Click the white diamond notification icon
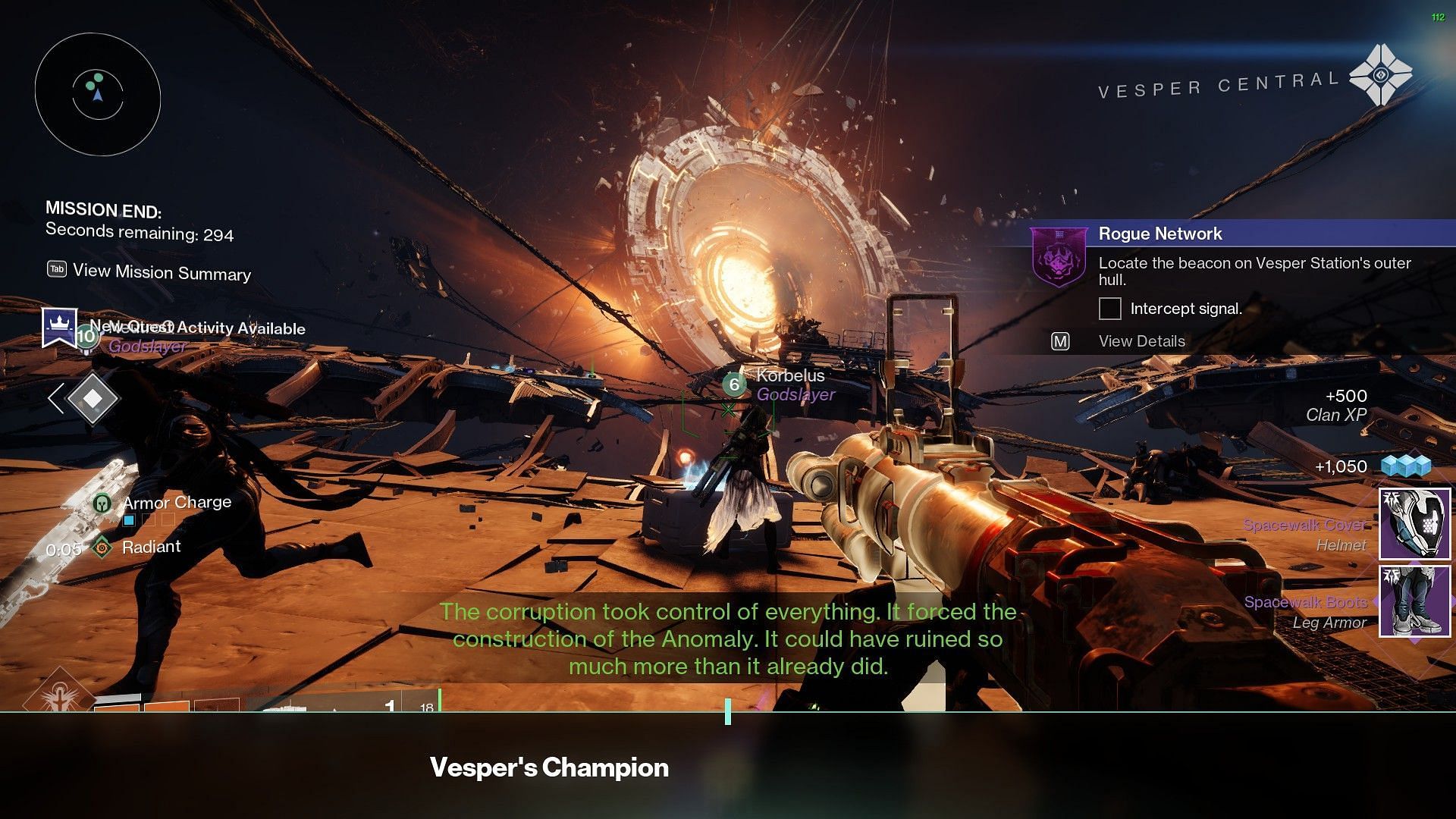This screenshot has width=1456, height=819. pos(92,398)
